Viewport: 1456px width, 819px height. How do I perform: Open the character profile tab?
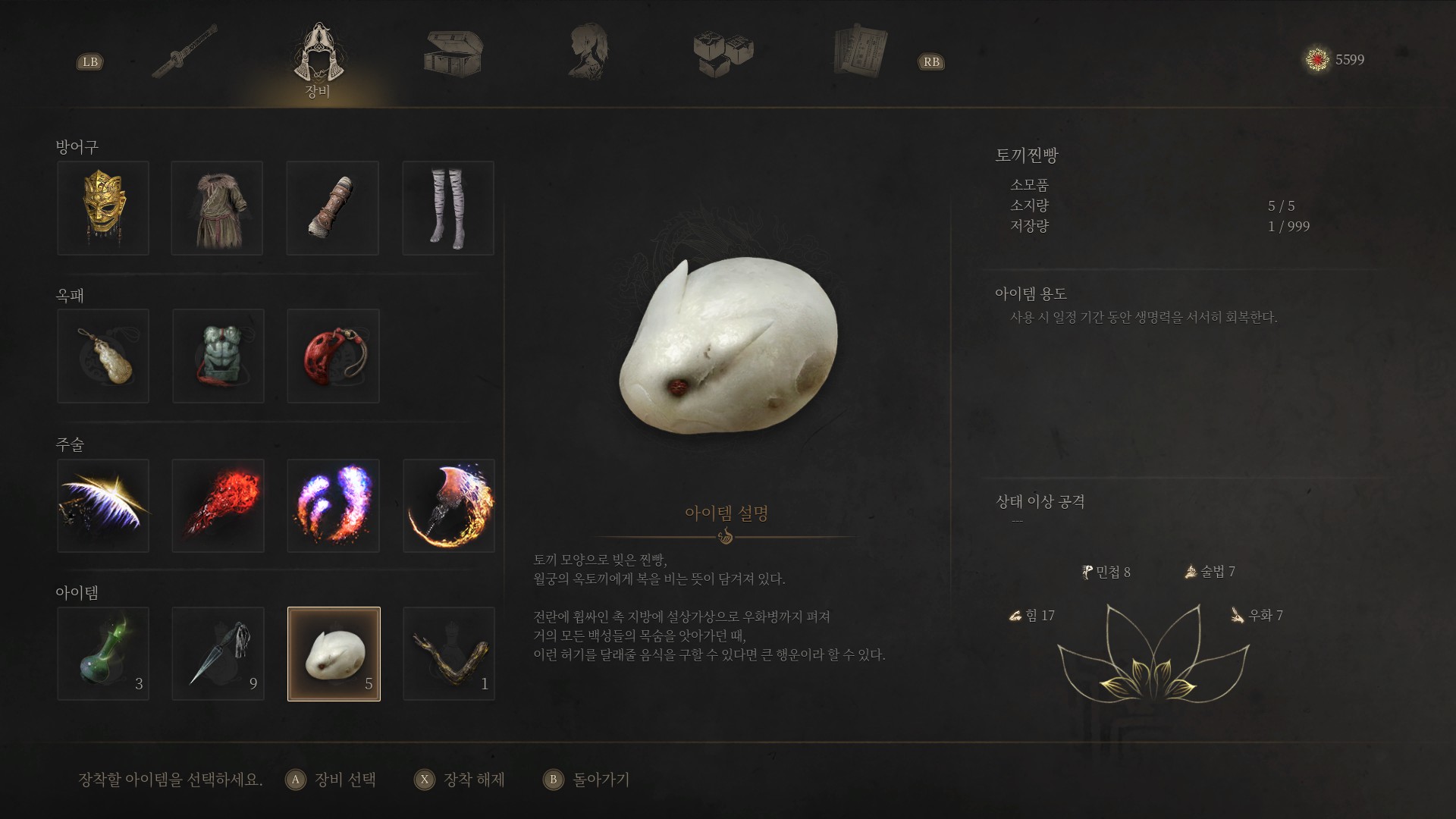coord(588,52)
